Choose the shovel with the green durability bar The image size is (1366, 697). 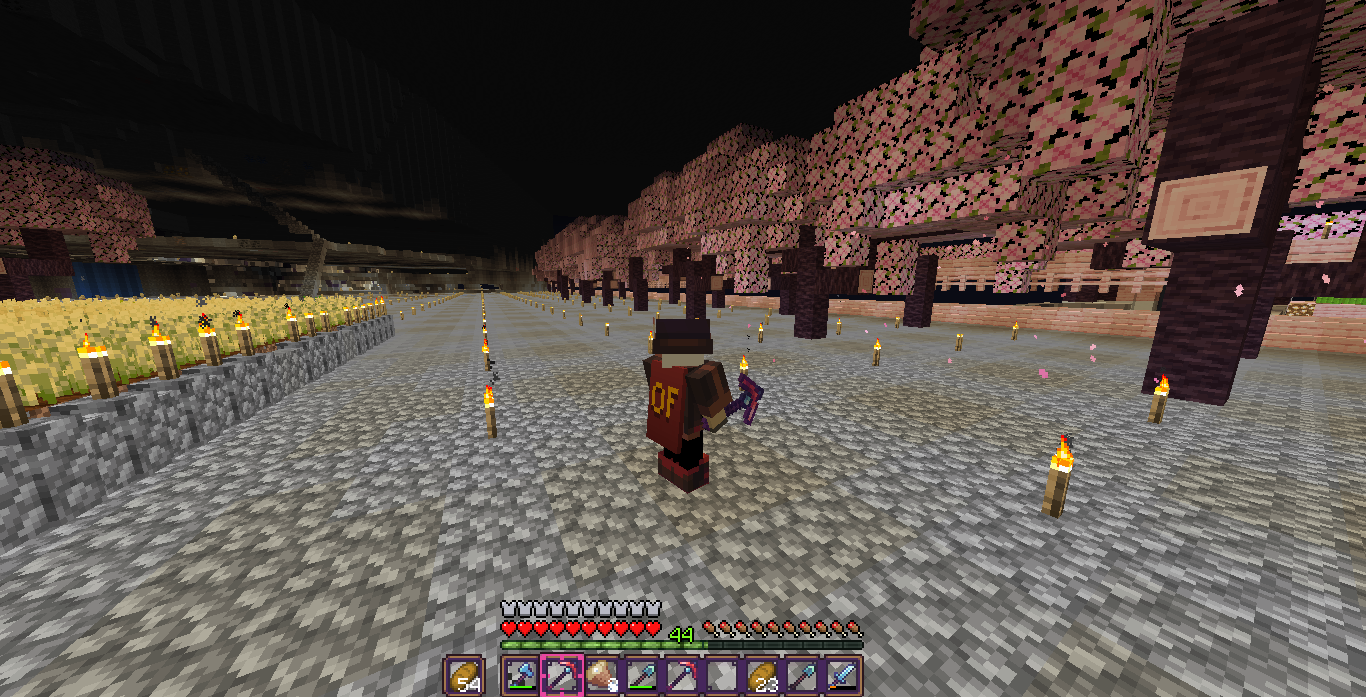click(x=641, y=676)
